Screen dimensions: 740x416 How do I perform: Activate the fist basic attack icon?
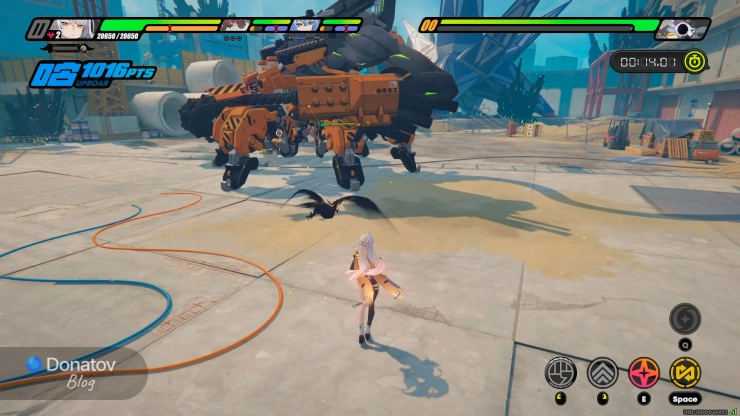560,372
